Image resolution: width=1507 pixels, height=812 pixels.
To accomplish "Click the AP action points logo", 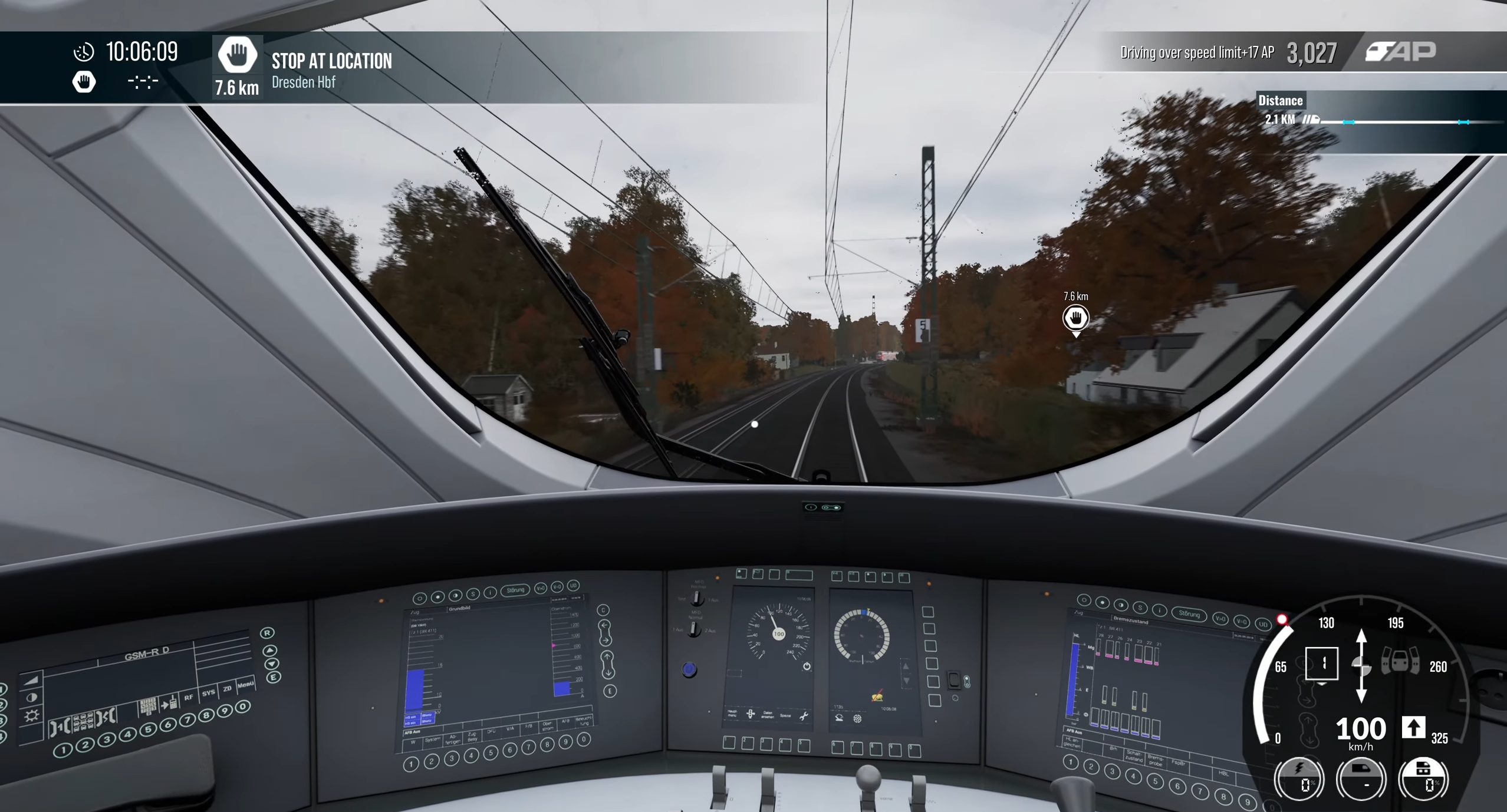I will coord(1401,52).
